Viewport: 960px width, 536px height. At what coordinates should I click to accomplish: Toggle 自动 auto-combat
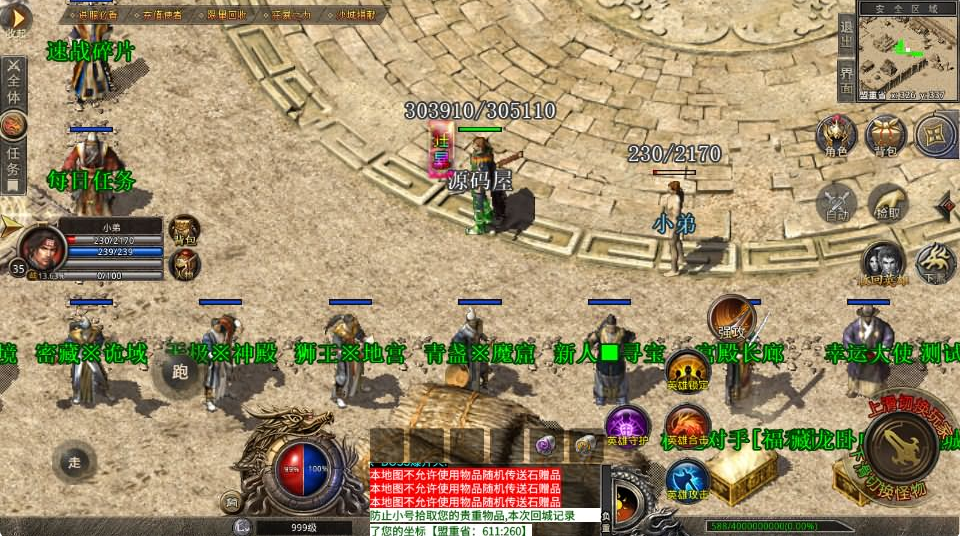point(836,201)
